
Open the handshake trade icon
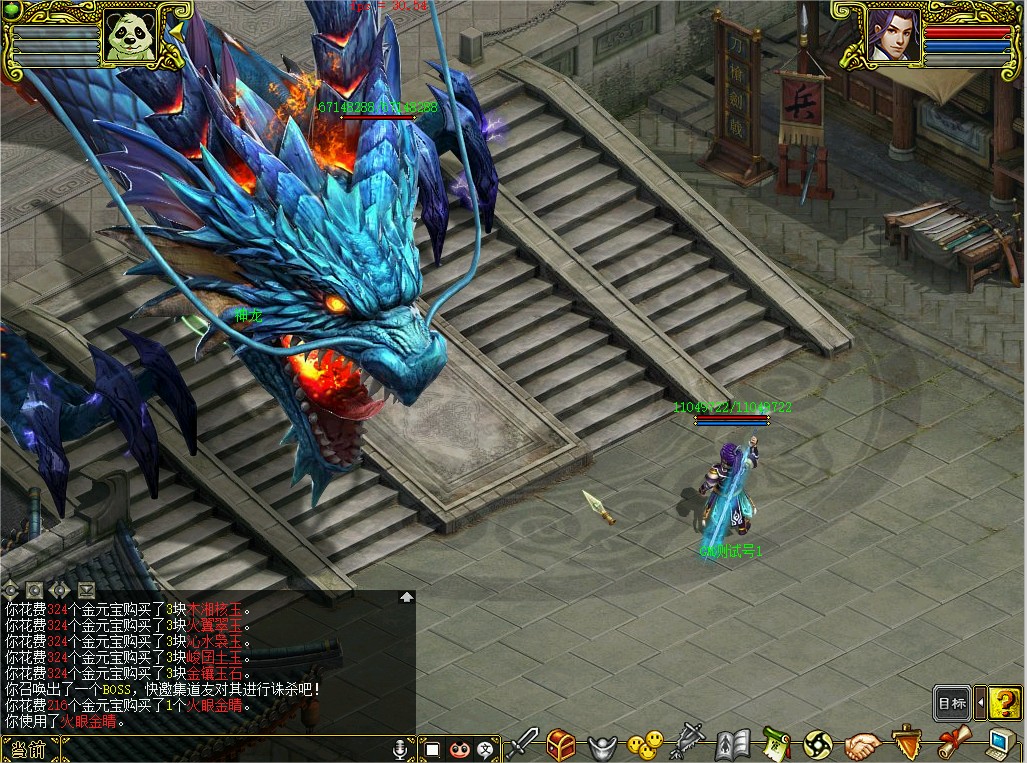click(861, 745)
